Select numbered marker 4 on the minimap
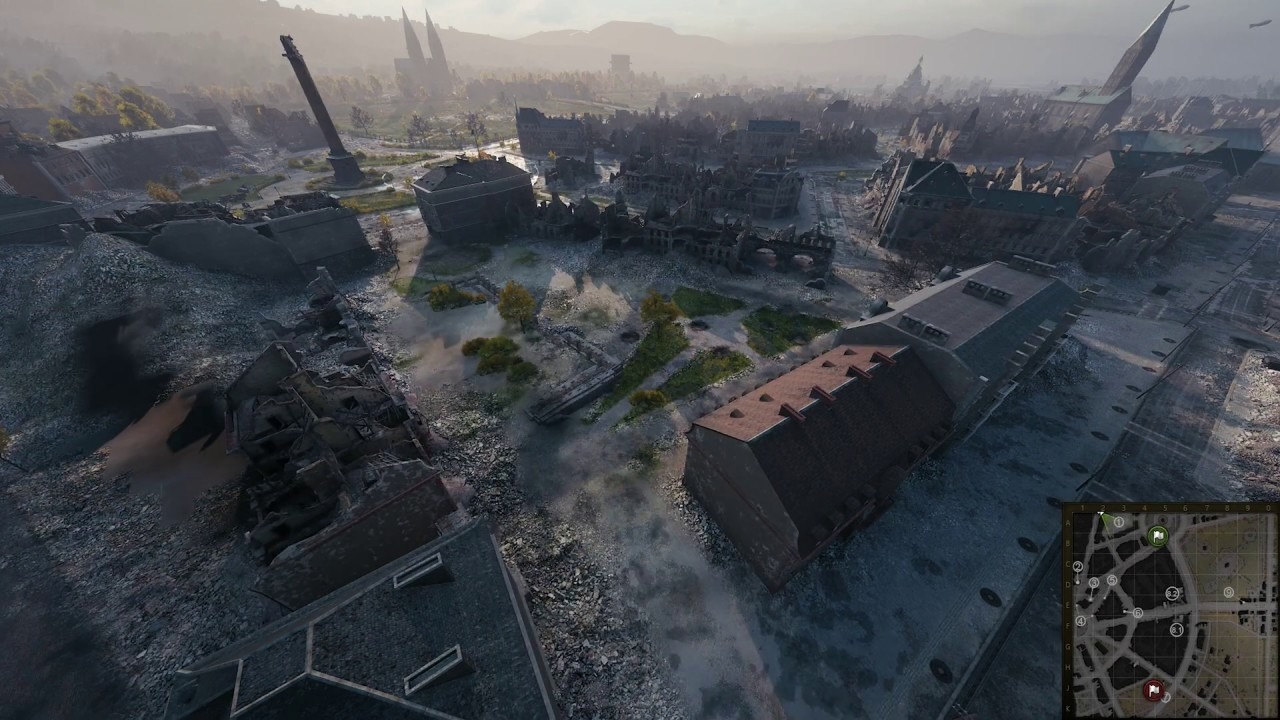 [1081, 621]
